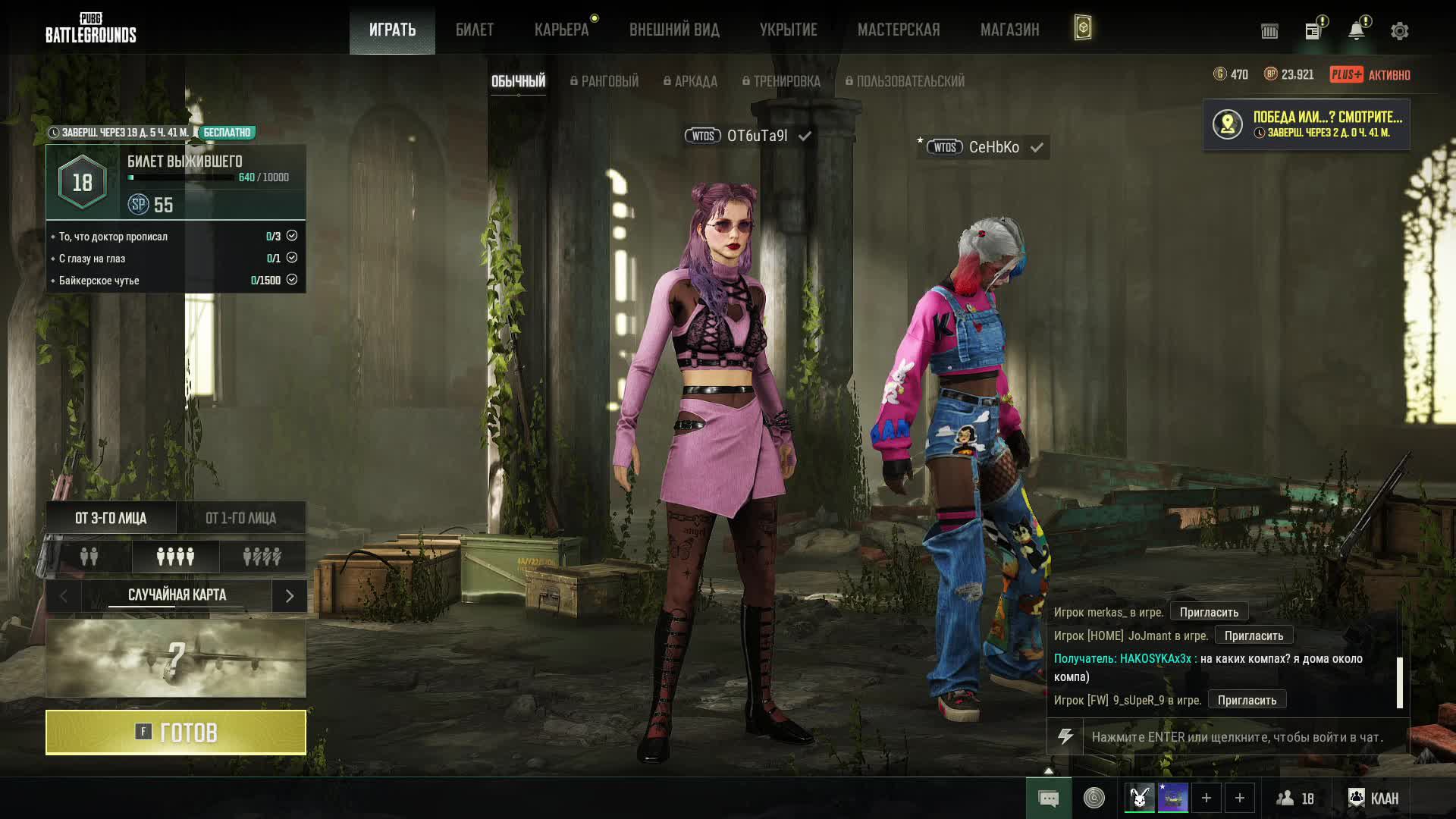Image resolution: width=1456 pixels, height=819 pixels.
Task: Go to the УКРЫТИЕ tab
Action: 789,30
